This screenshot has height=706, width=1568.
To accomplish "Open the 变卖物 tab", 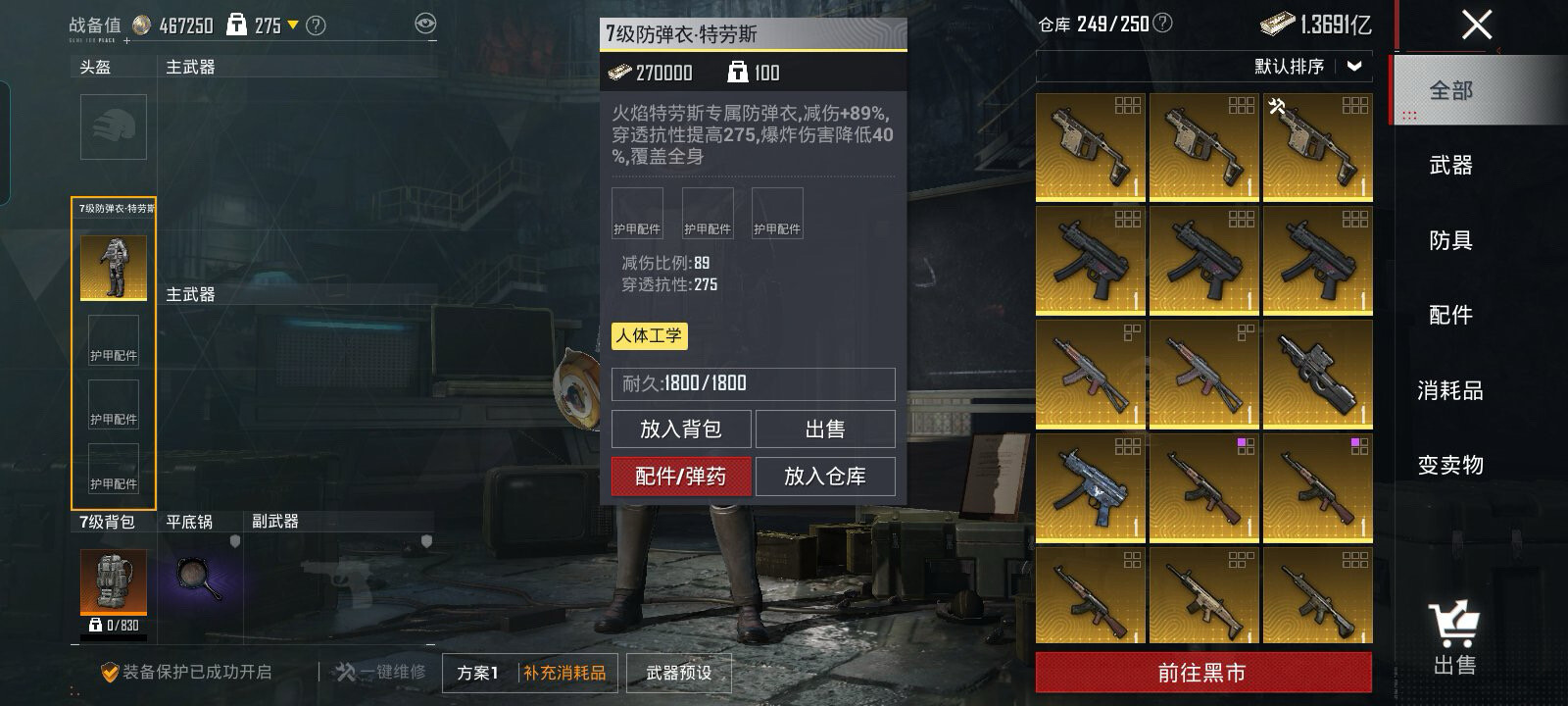I will tap(1450, 465).
